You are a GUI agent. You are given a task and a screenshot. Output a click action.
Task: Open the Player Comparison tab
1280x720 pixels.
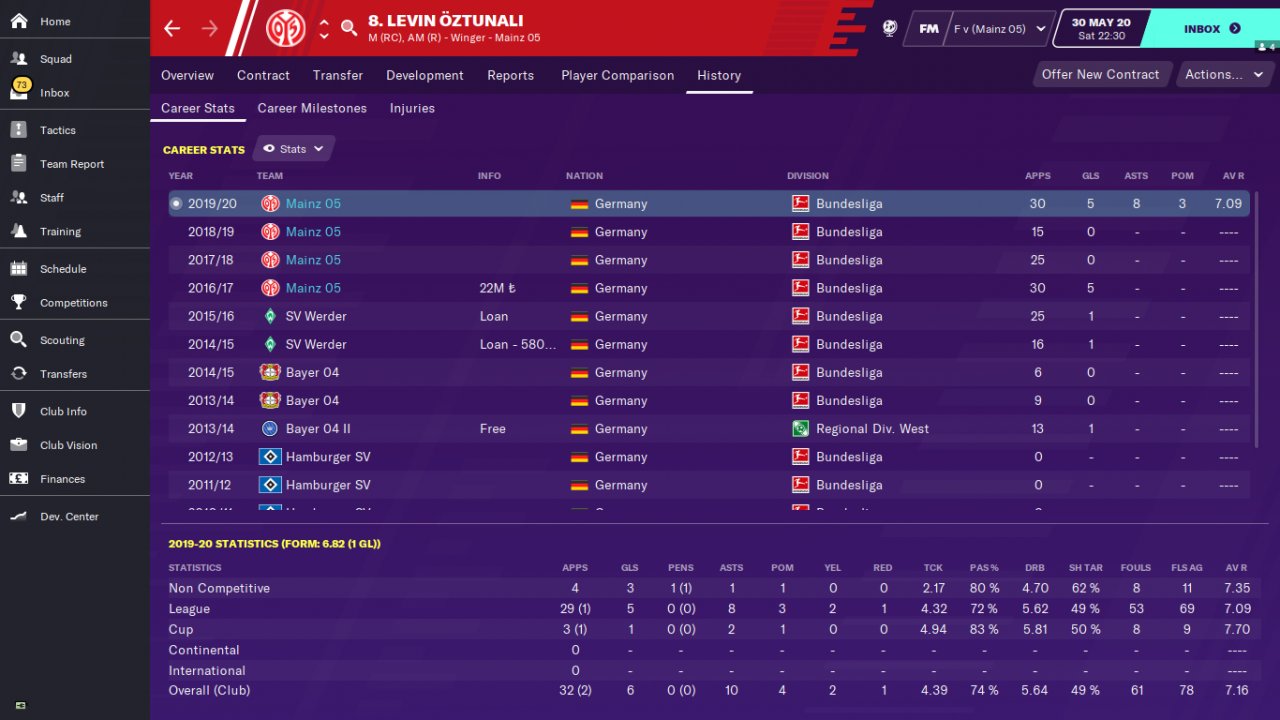pyautogui.click(x=617, y=75)
